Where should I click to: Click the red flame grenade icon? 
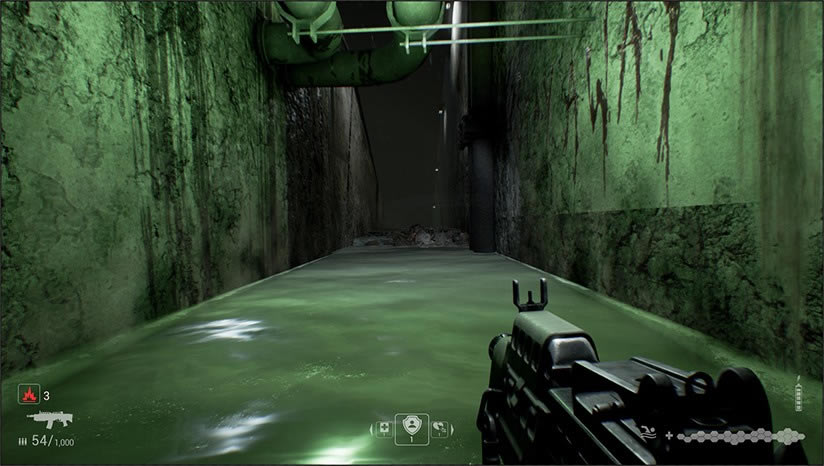(x=27, y=395)
